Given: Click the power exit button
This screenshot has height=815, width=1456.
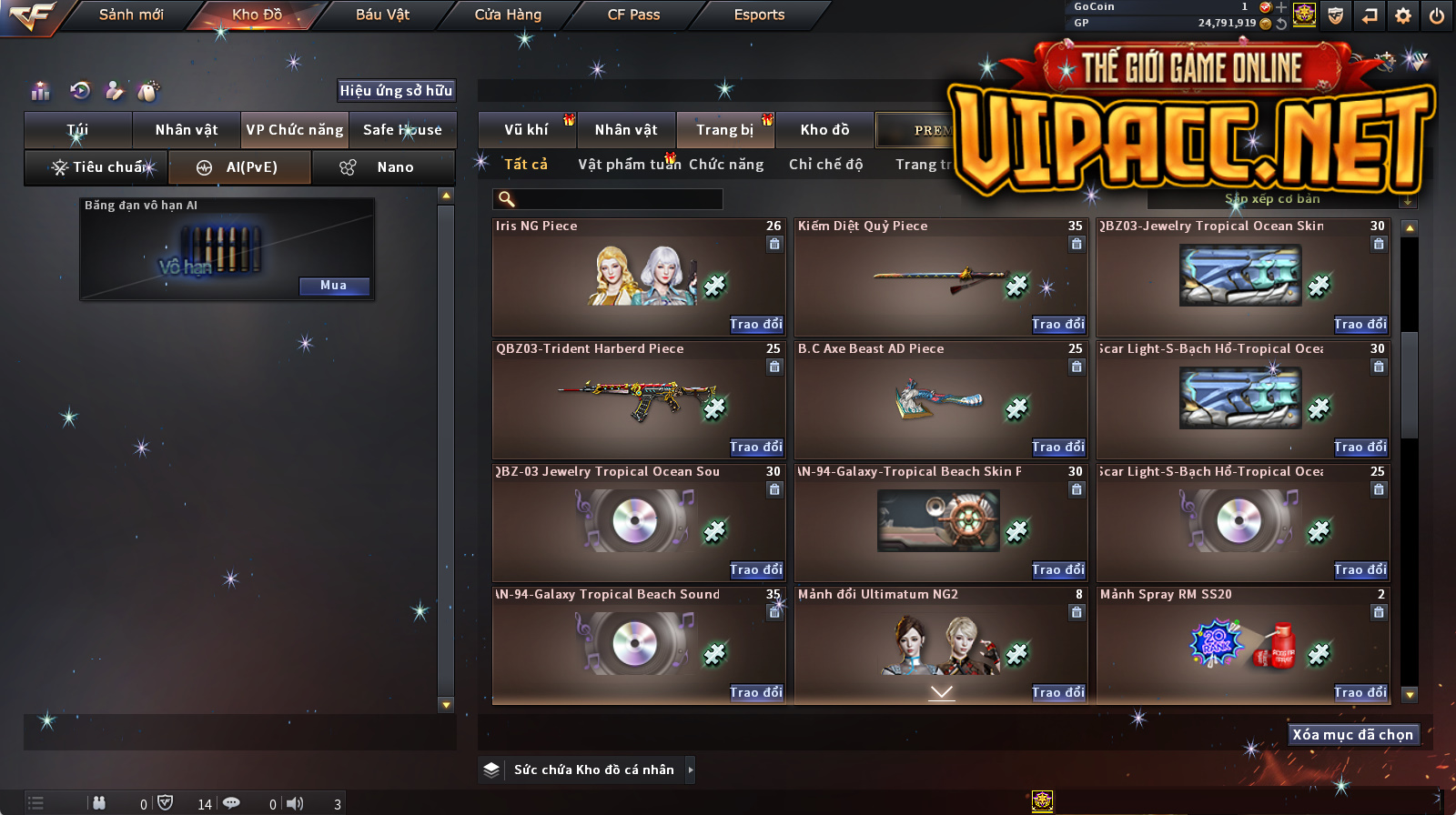Looking at the screenshot, I should [x=1437, y=15].
